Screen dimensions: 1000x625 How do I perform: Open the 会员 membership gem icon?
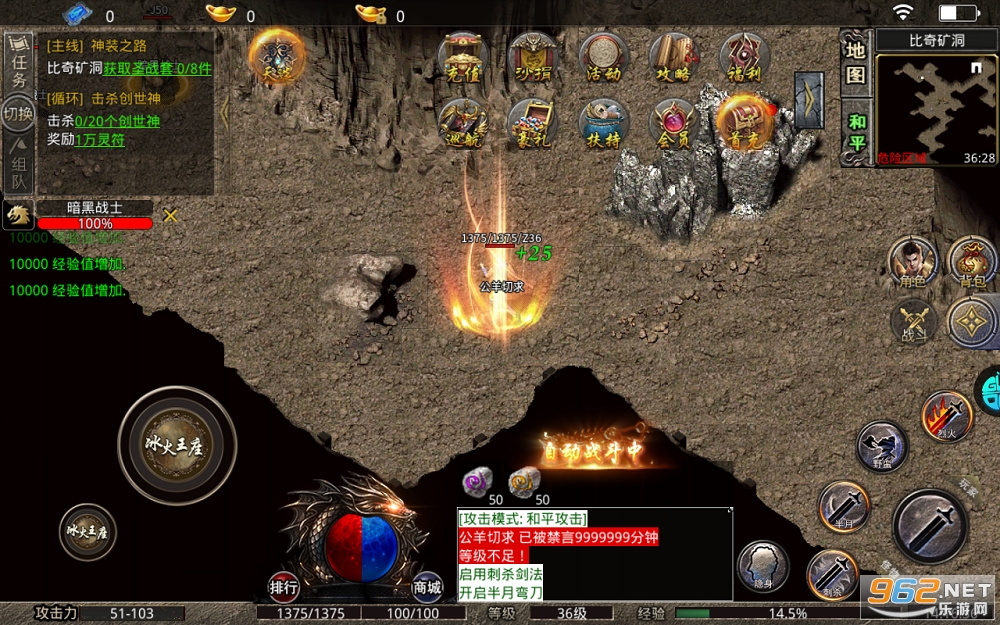tap(674, 124)
